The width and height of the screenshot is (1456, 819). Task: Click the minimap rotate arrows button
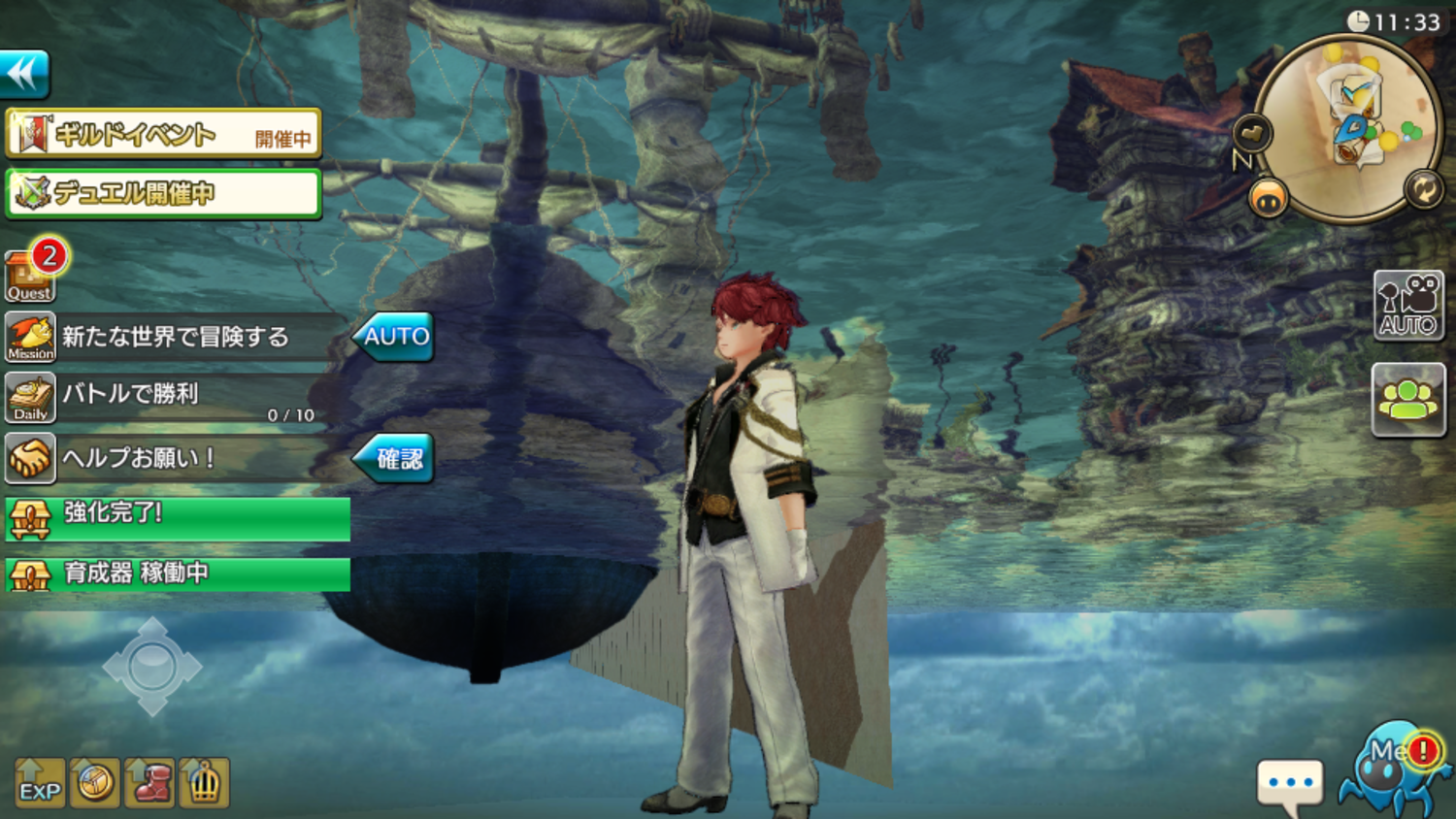click(1423, 188)
